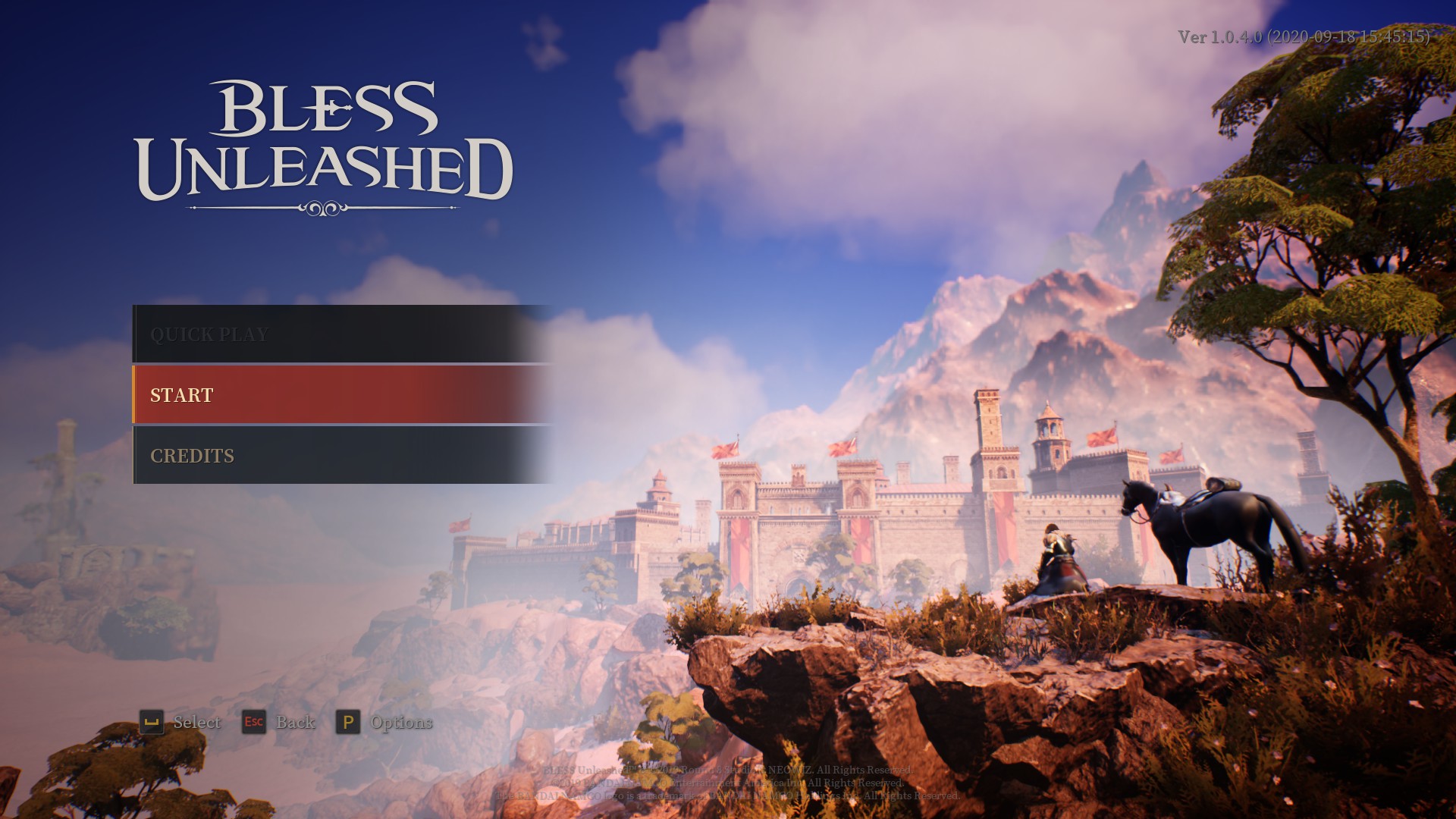Click the Options label beside the P key

tap(401, 723)
